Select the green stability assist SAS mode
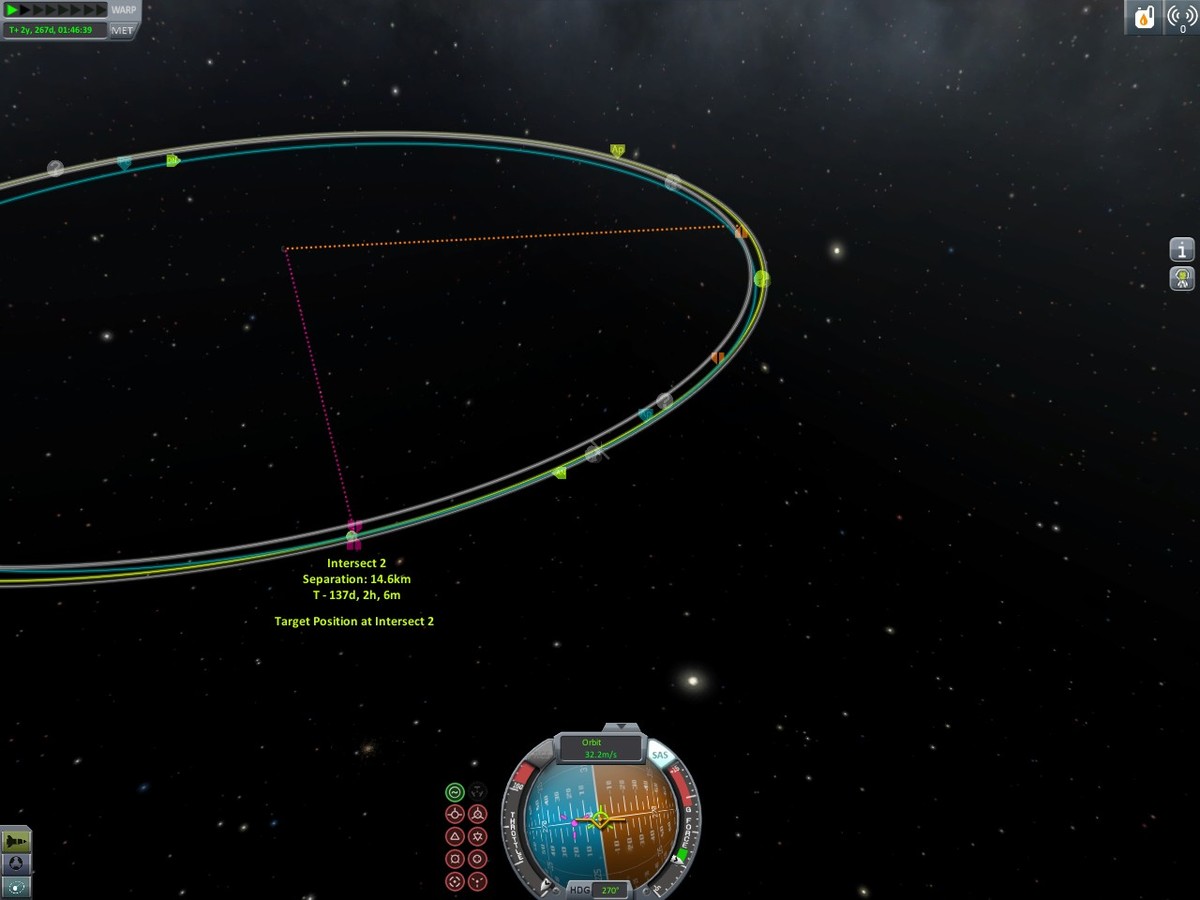 pyautogui.click(x=454, y=792)
